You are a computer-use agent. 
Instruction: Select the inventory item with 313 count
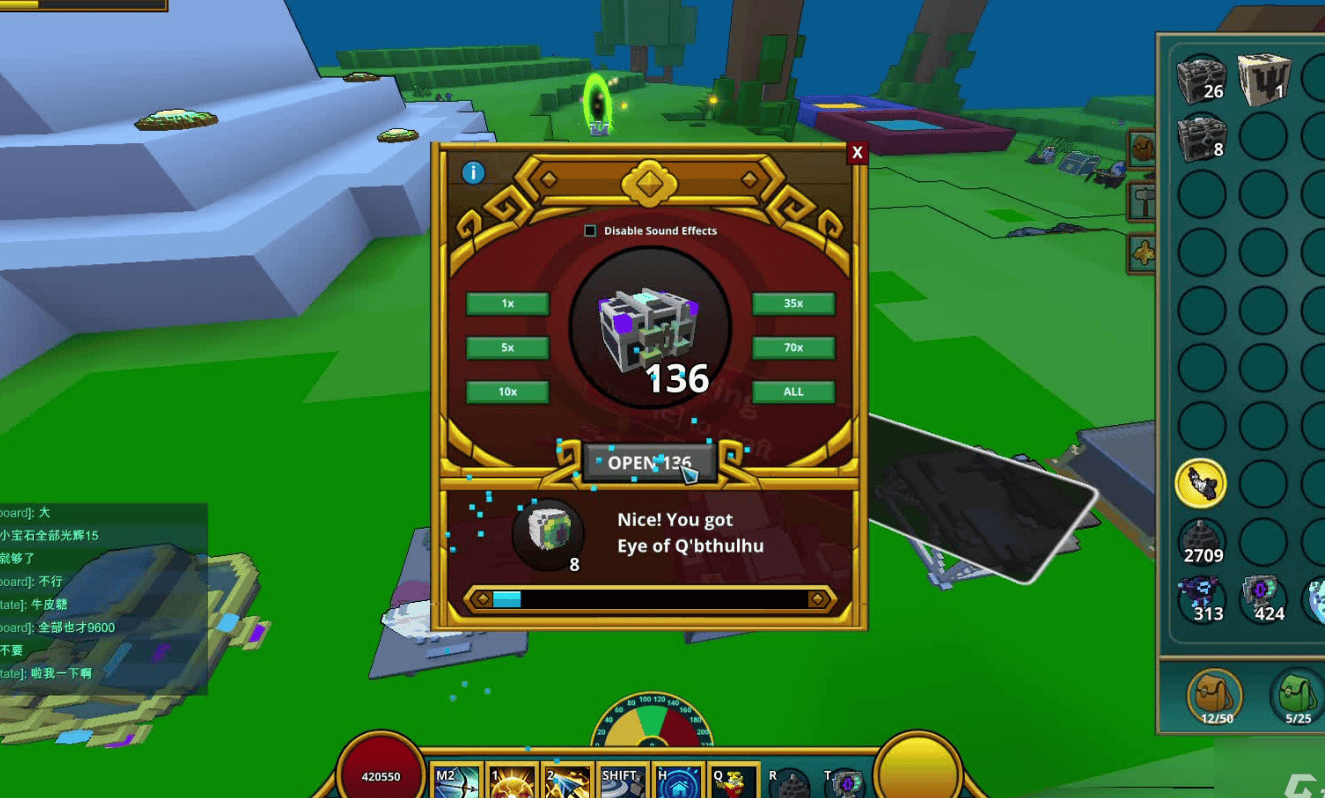click(1201, 598)
